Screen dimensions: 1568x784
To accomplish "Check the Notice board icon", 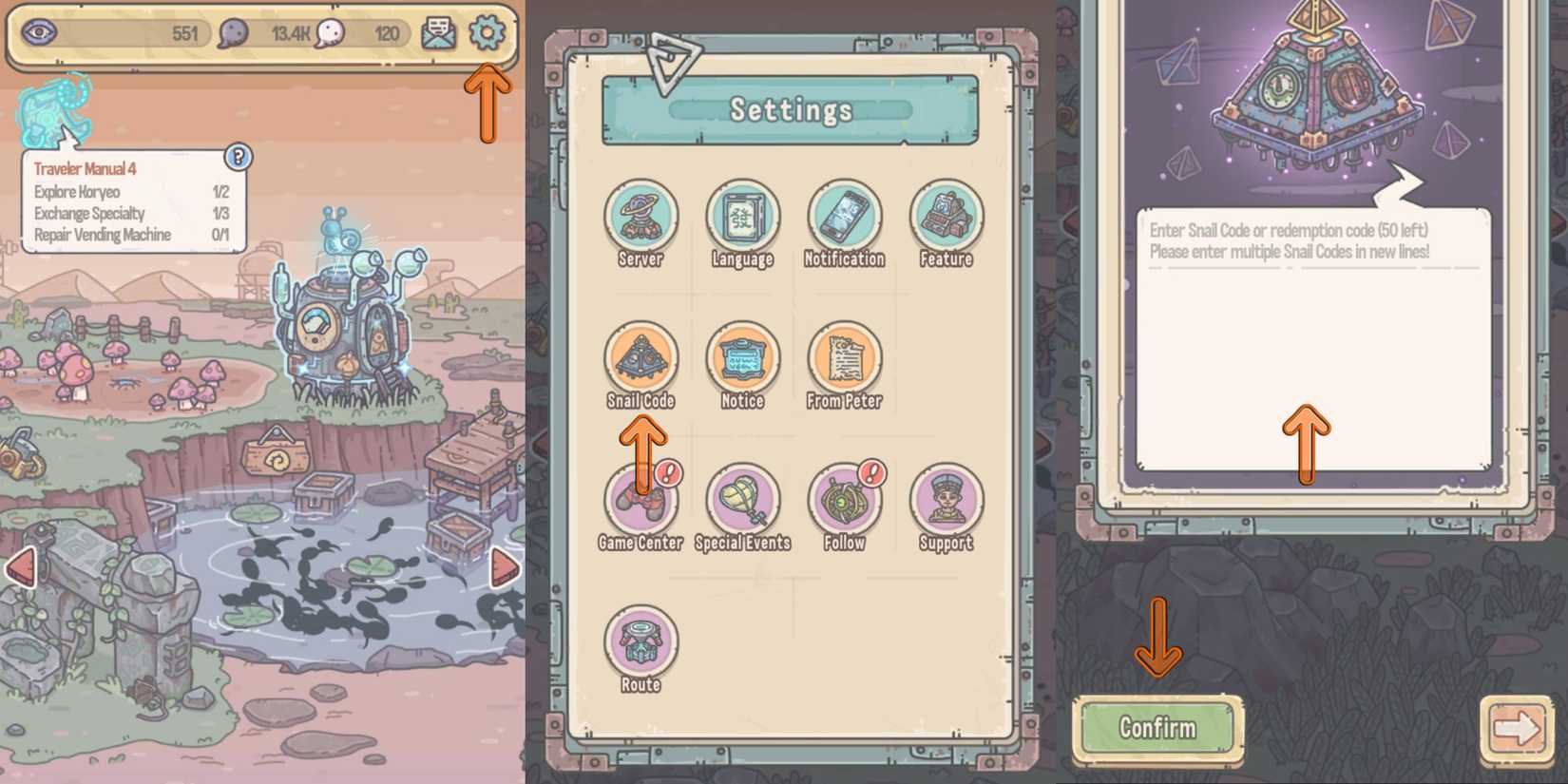I will point(743,361).
